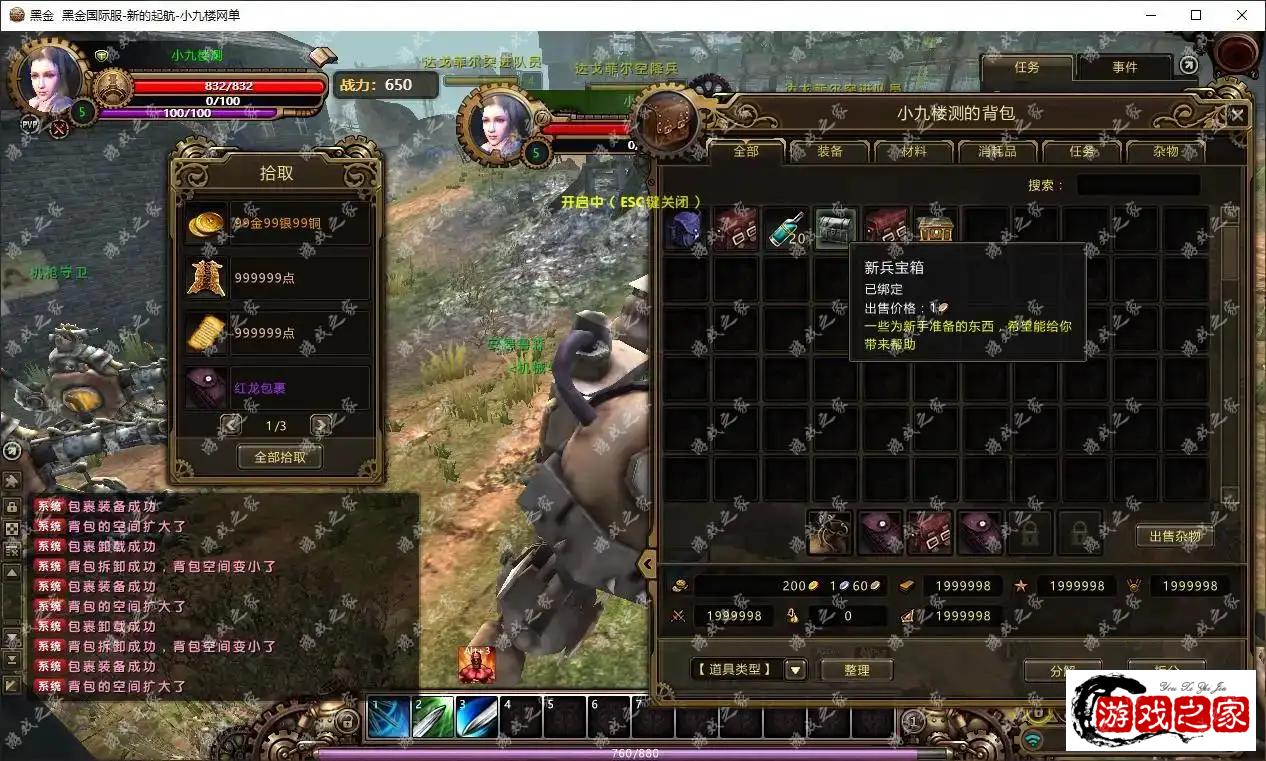
Task: Maximize the game window
Action: click(1196, 15)
